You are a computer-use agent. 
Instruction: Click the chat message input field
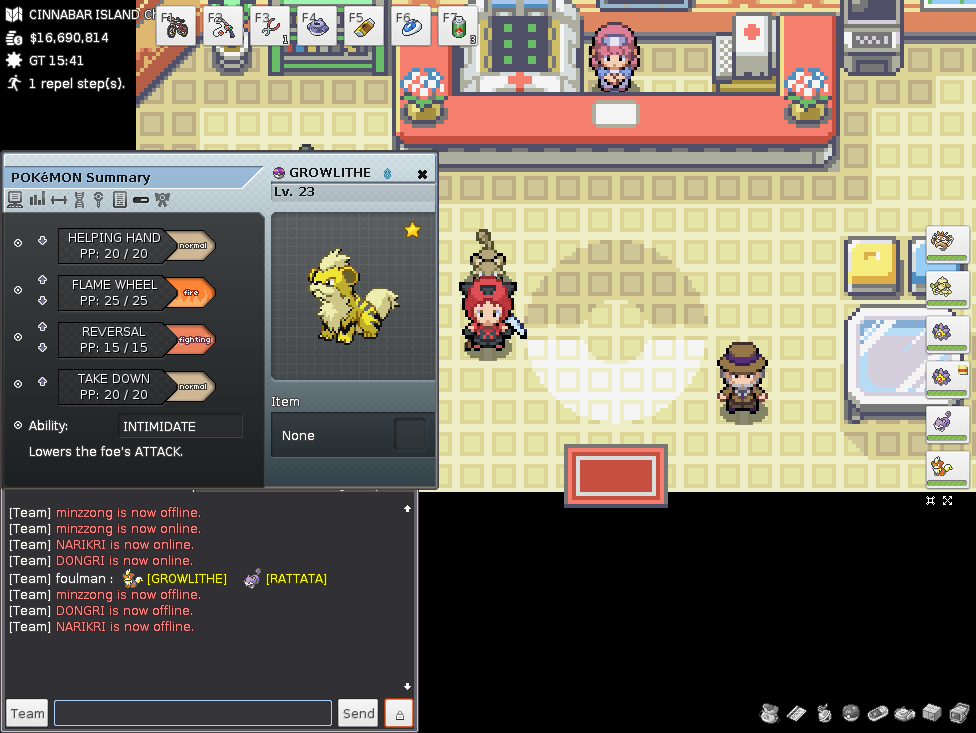coord(192,713)
